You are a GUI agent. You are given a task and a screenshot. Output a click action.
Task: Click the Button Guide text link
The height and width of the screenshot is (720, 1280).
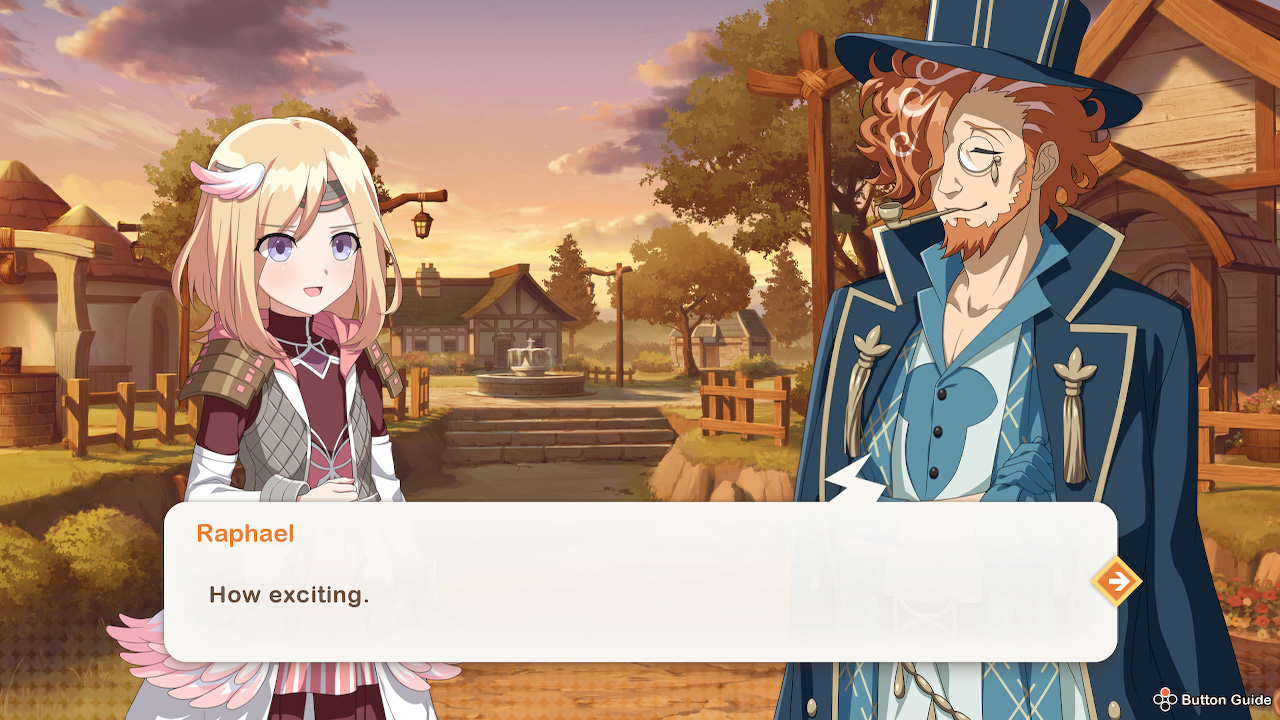coord(1227,700)
